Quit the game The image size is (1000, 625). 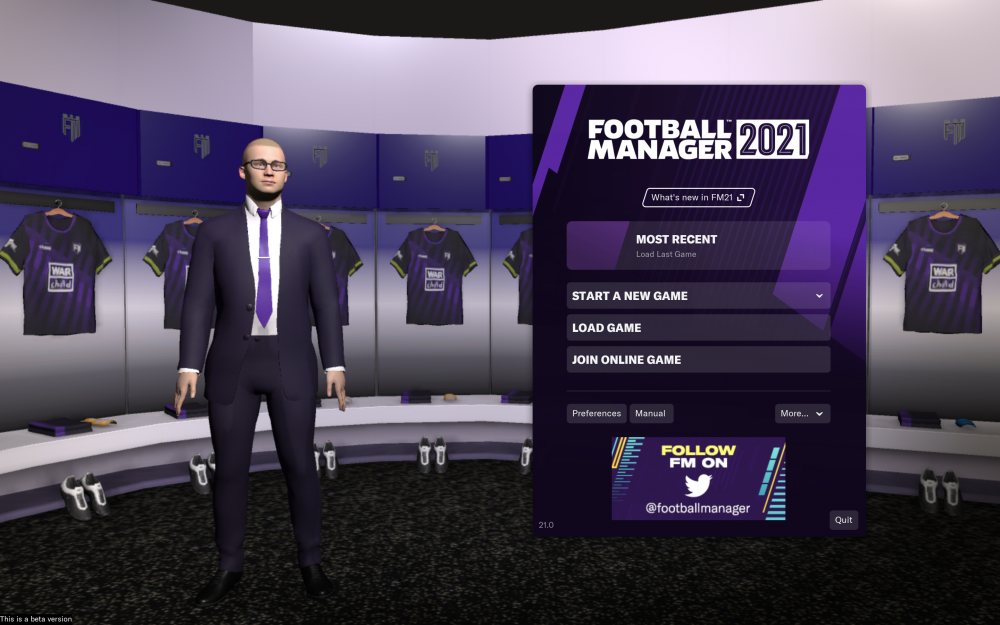(x=844, y=520)
